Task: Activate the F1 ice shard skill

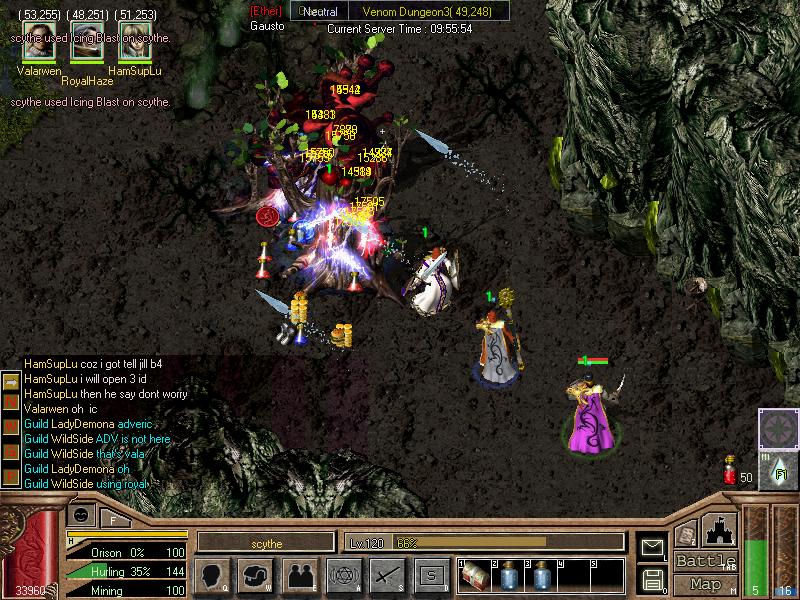Action: point(777,467)
